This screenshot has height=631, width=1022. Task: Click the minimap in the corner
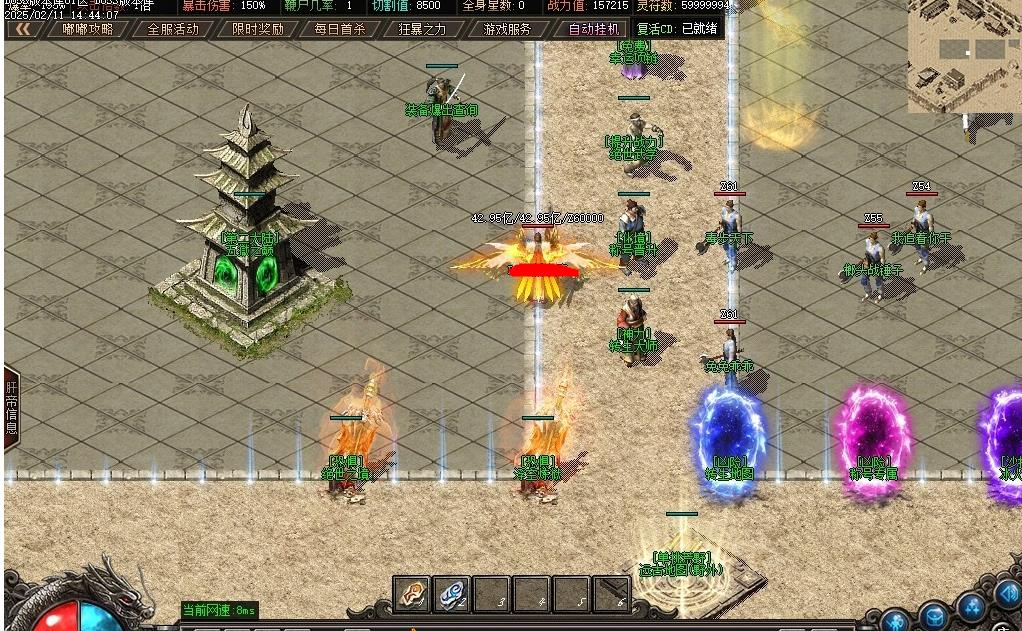coord(964,55)
